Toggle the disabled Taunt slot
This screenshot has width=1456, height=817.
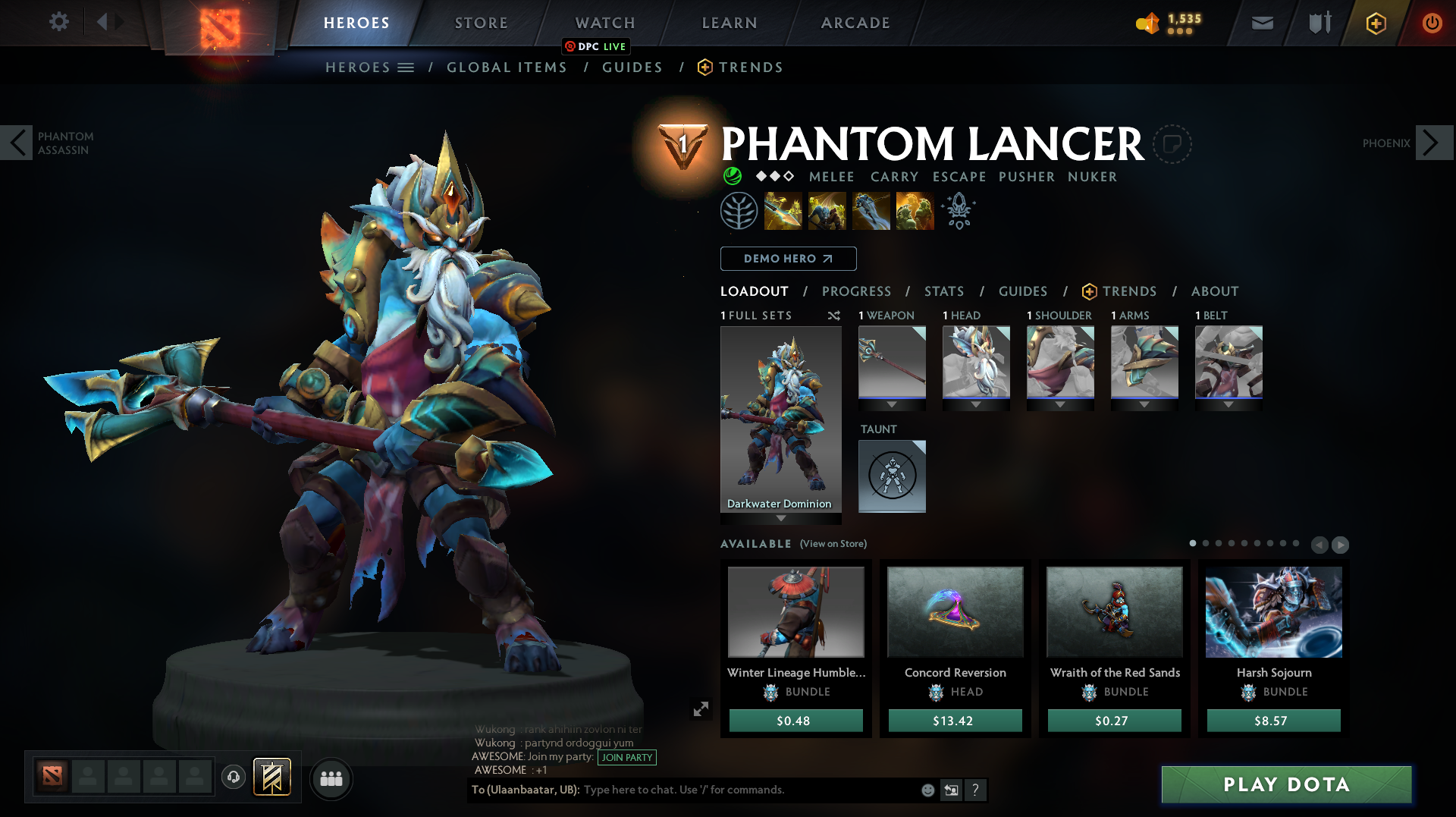pos(892,476)
